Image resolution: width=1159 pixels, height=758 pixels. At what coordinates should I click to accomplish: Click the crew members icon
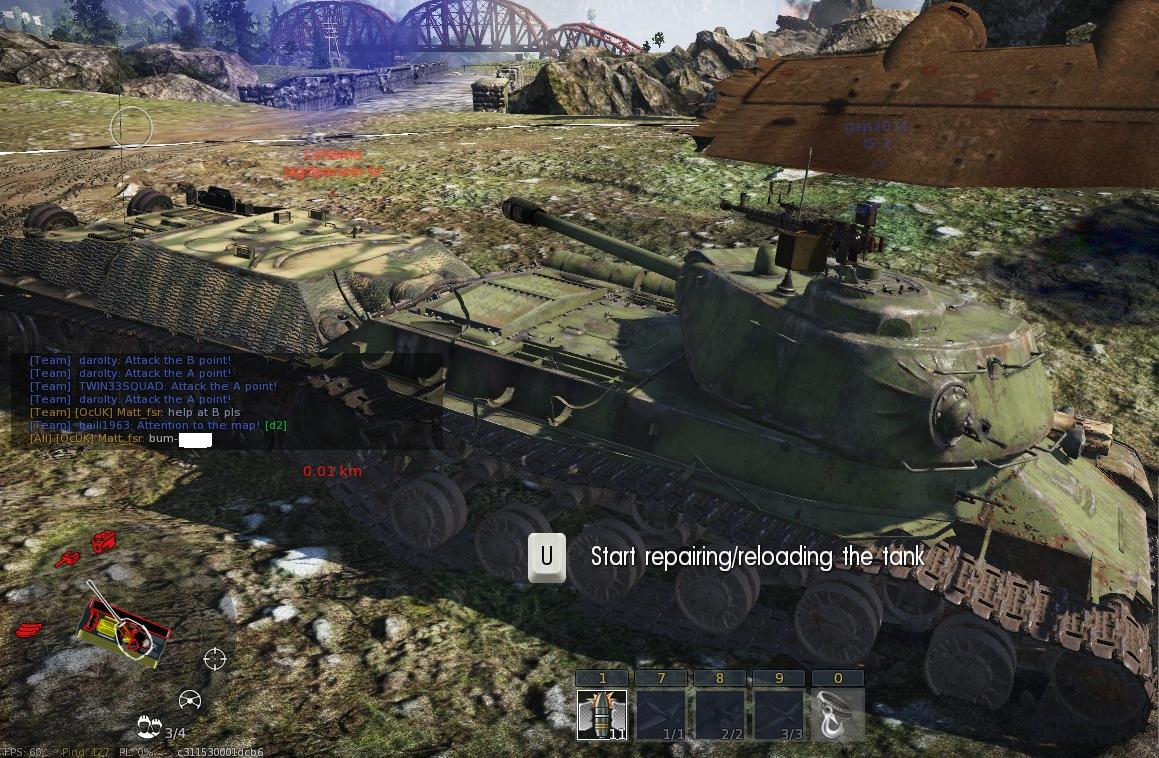(x=150, y=726)
